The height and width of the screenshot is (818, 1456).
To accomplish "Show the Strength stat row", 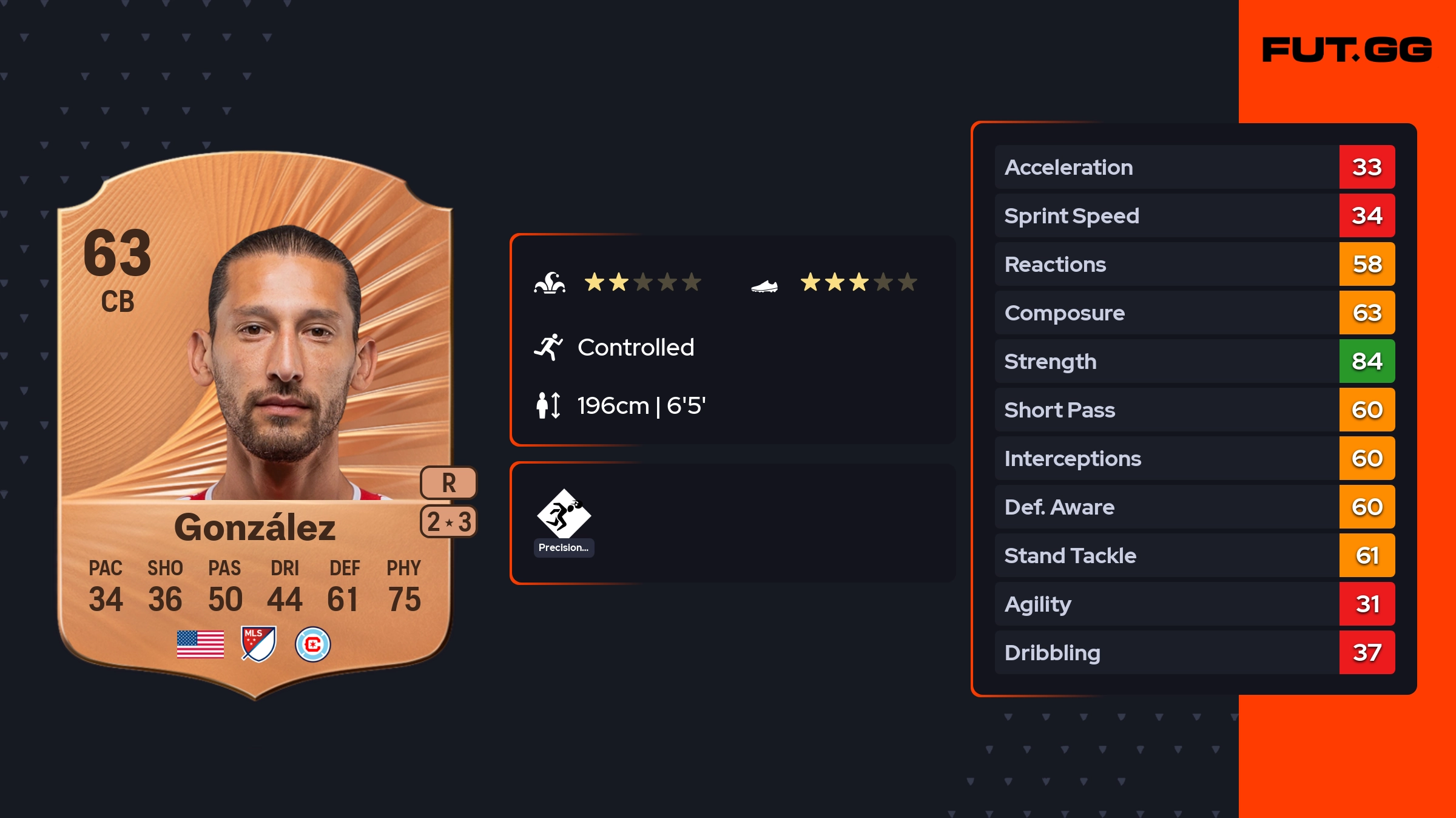I will (x=1195, y=361).
